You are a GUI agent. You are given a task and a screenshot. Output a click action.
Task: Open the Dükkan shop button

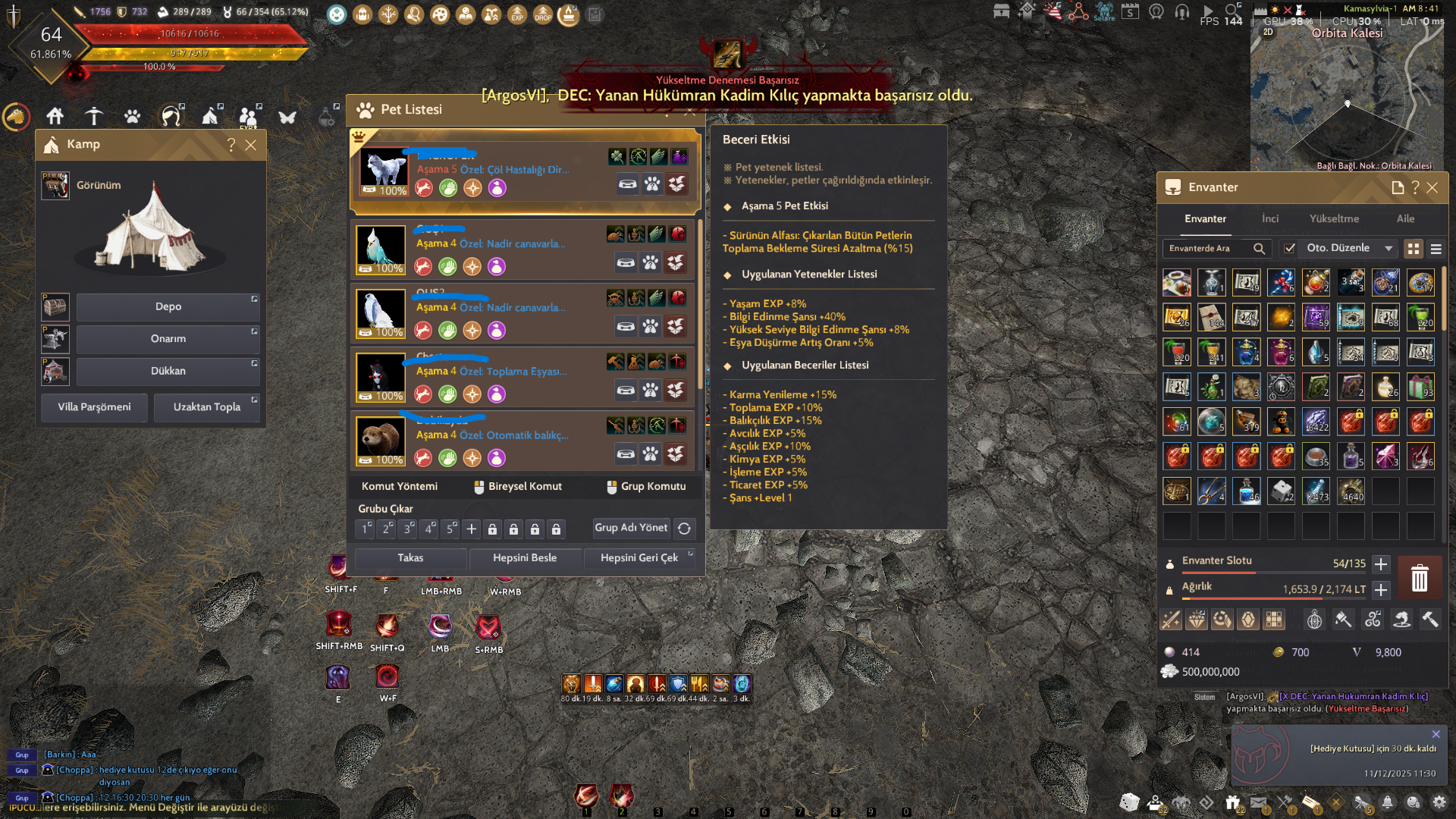coord(168,372)
